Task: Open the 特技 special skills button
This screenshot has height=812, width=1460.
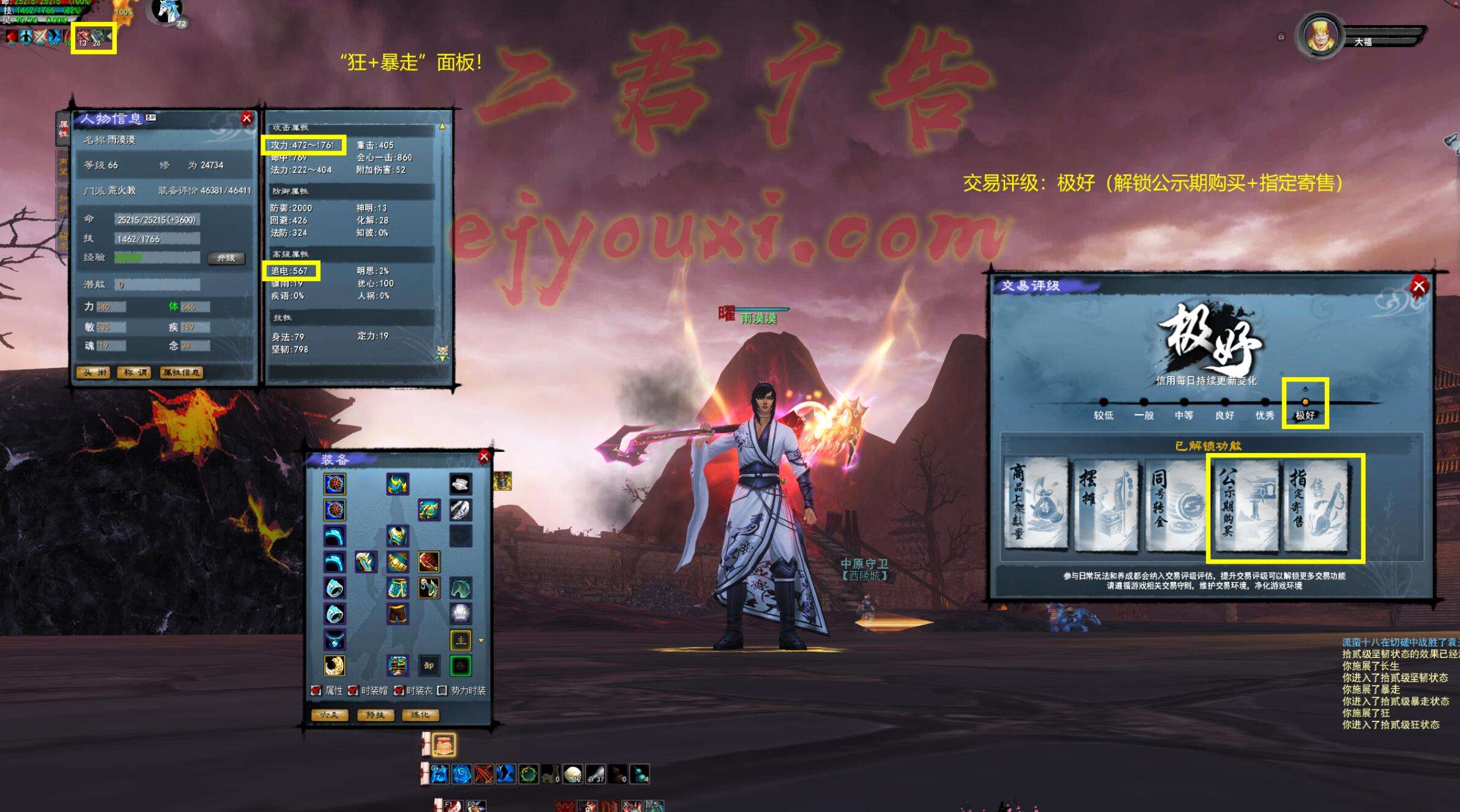Action: pyautogui.click(x=375, y=715)
